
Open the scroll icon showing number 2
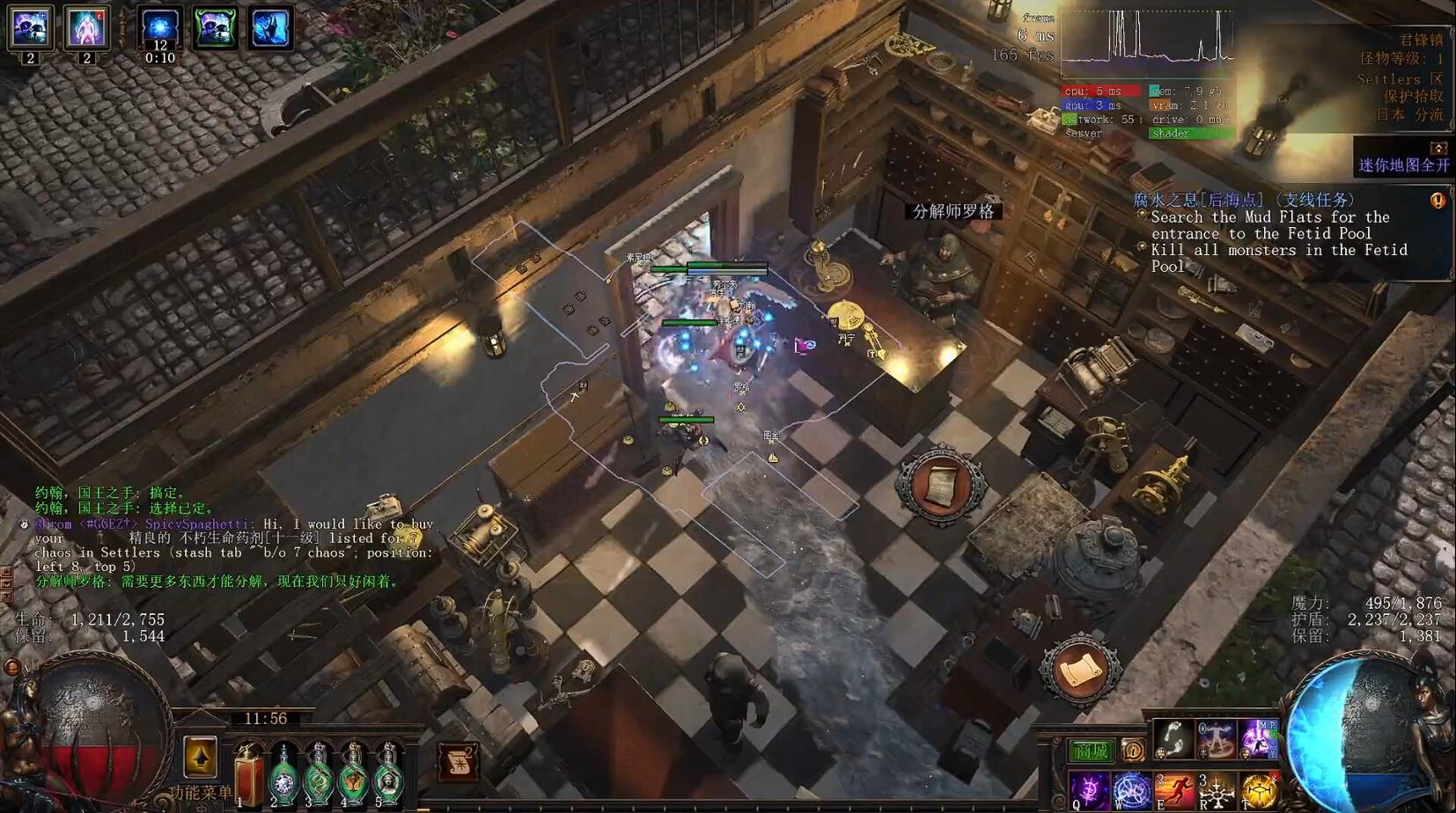pyautogui.click(x=458, y=761)
